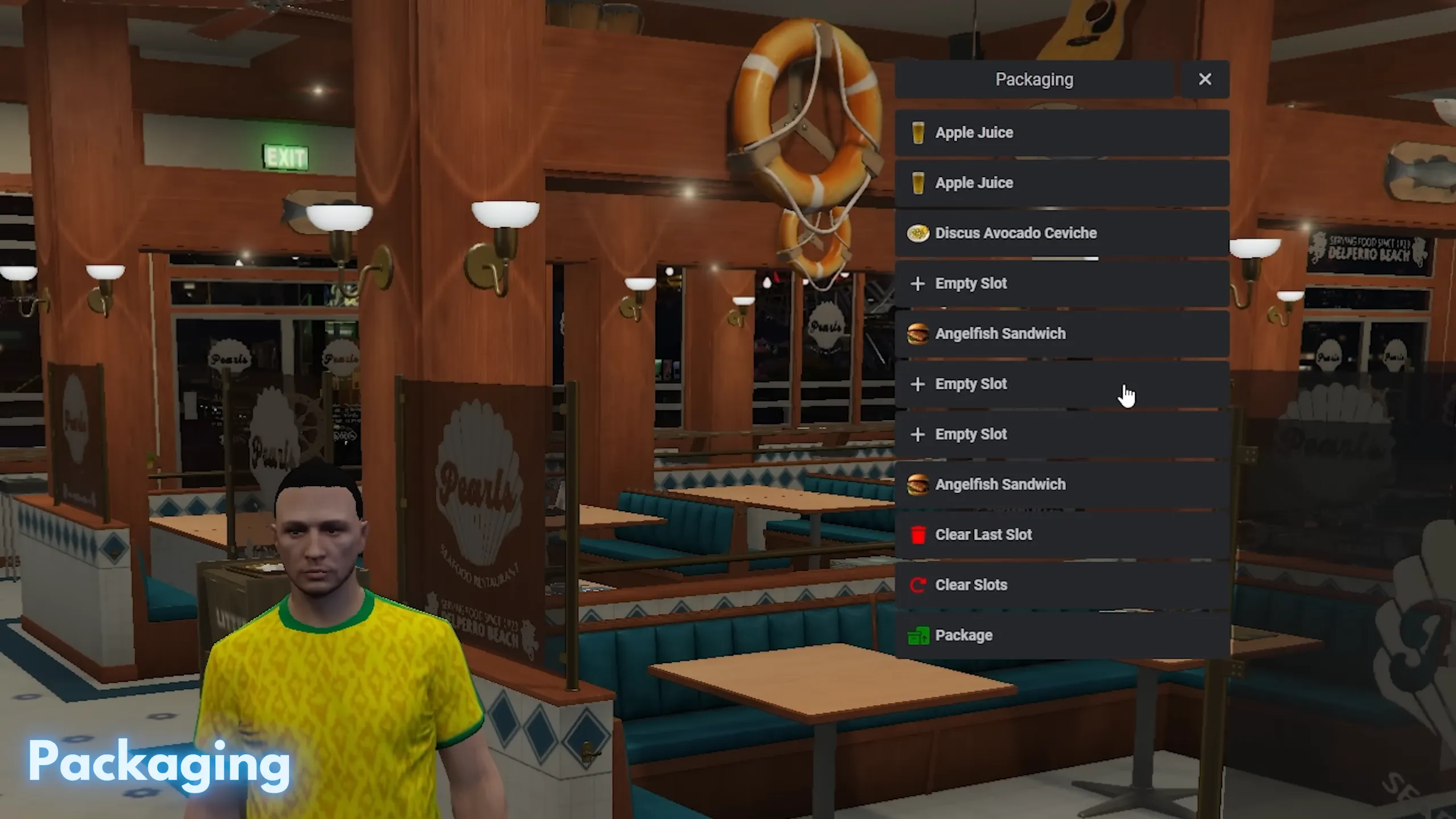Clear all packaging slots
This screenshot has height=819, width=1456.
pyautogui.click(x=1061, y=585)
